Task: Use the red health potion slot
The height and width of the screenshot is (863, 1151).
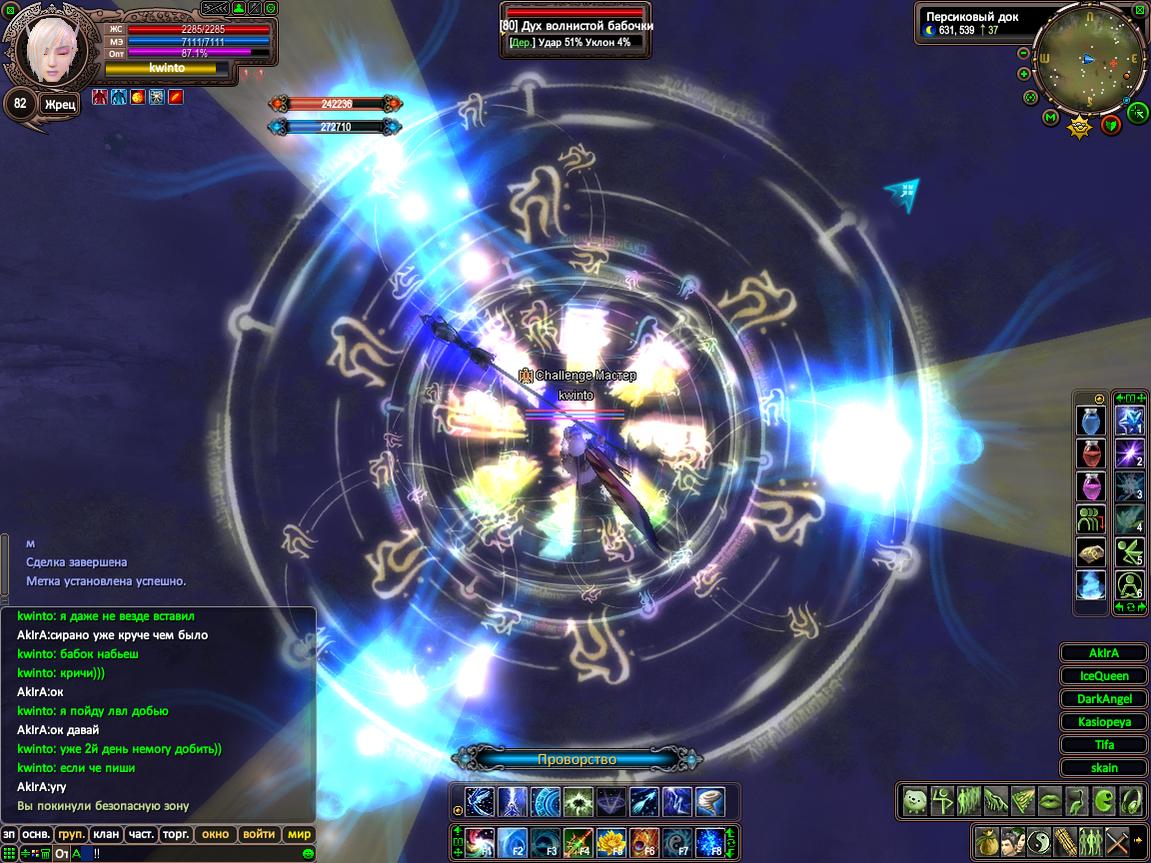Action: (1090, 455)
